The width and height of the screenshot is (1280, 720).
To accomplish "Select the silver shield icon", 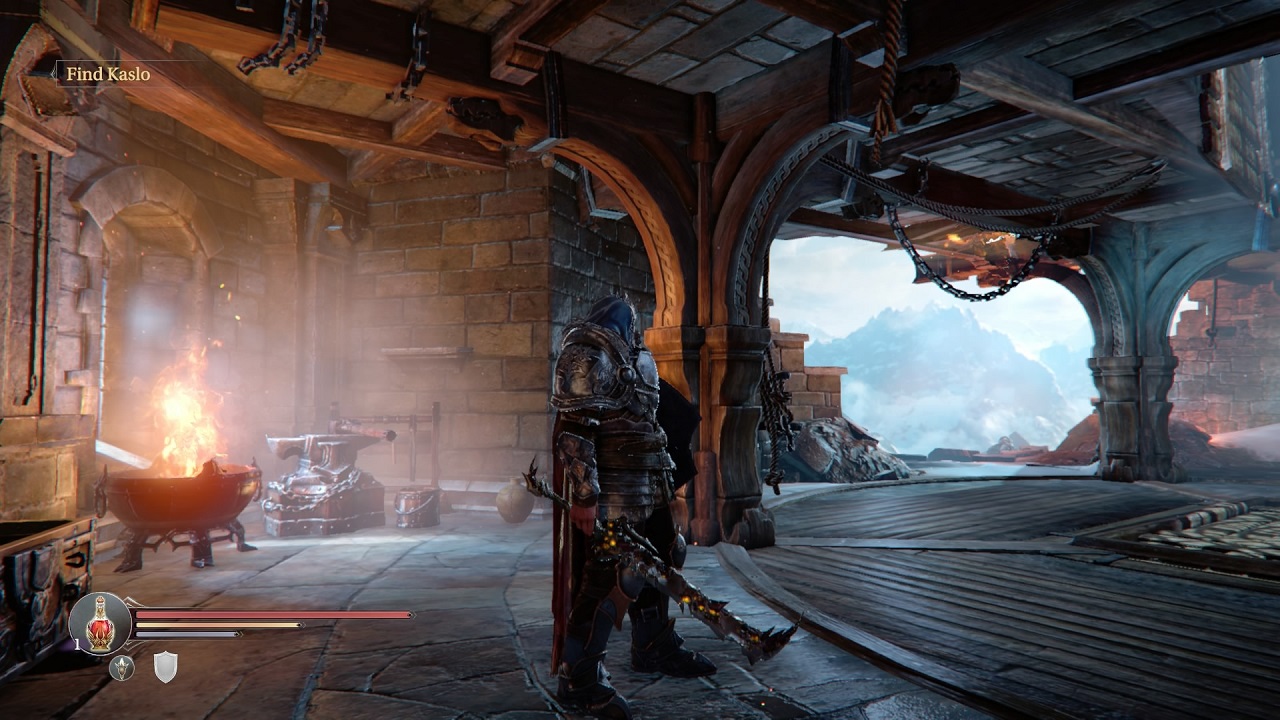I will (x=165, y=667).
